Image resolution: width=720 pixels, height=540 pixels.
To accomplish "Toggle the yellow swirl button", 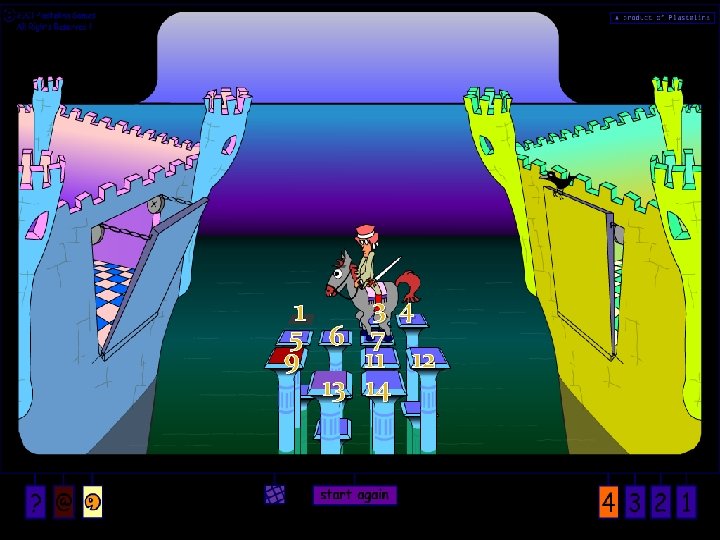I will coord(93,503).
